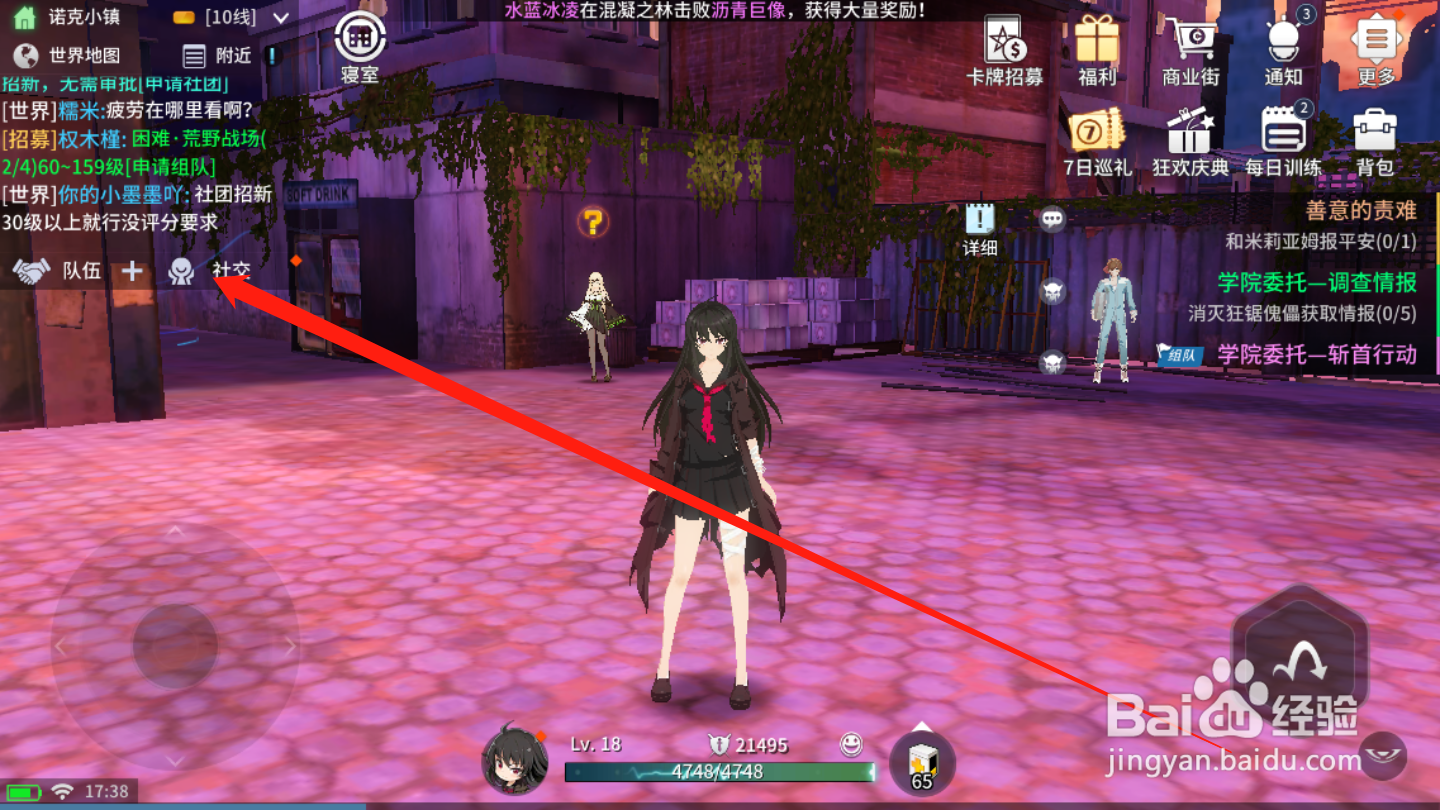View notifications via the 通知 bell icon

[1282, 40]
